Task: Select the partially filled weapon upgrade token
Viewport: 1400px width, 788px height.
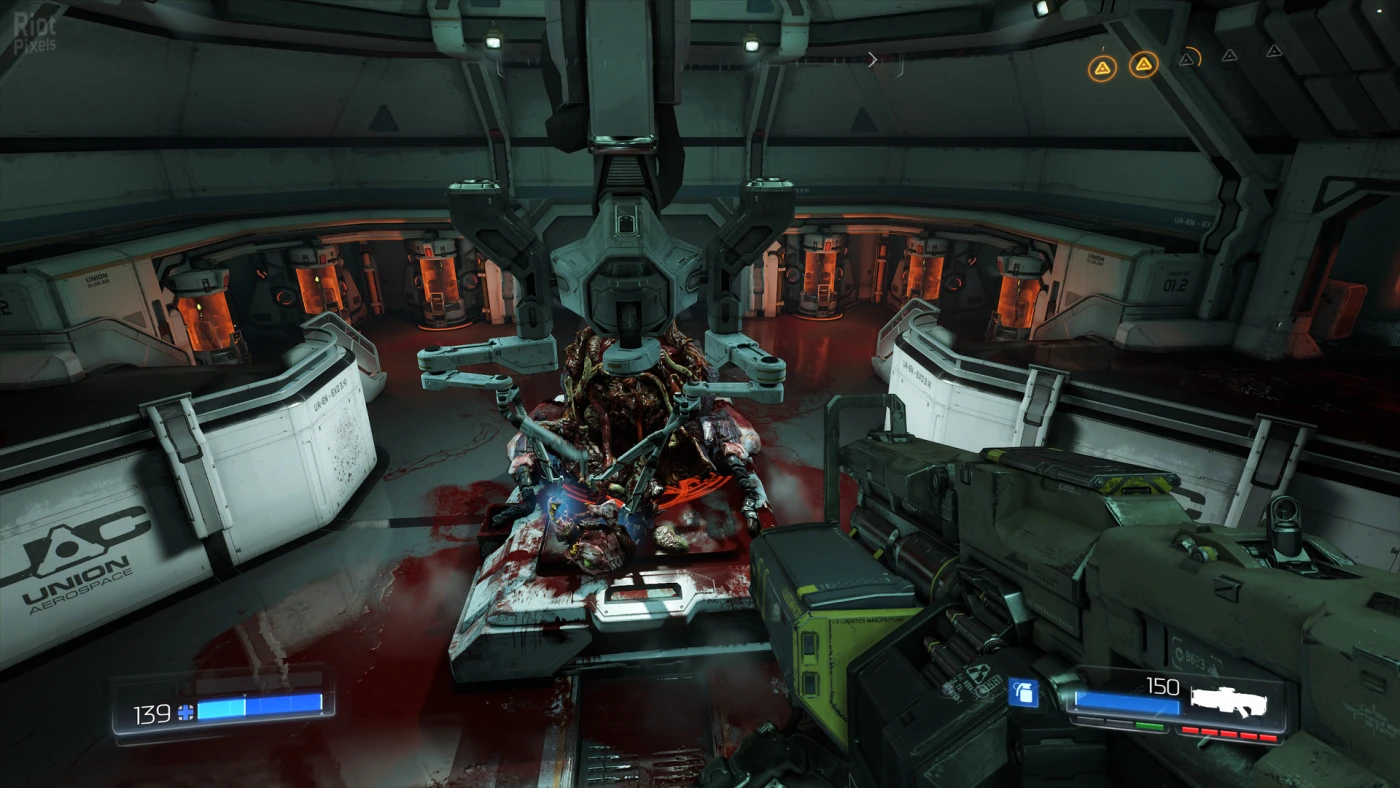Action: click(1189, 59)
